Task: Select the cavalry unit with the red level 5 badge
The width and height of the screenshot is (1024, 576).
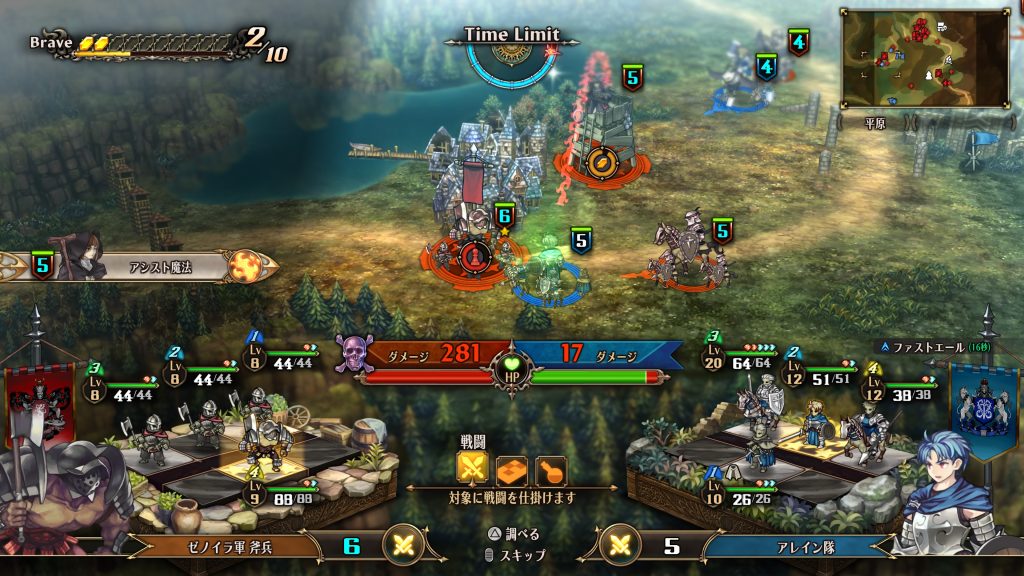Action: tap(690, 253)
